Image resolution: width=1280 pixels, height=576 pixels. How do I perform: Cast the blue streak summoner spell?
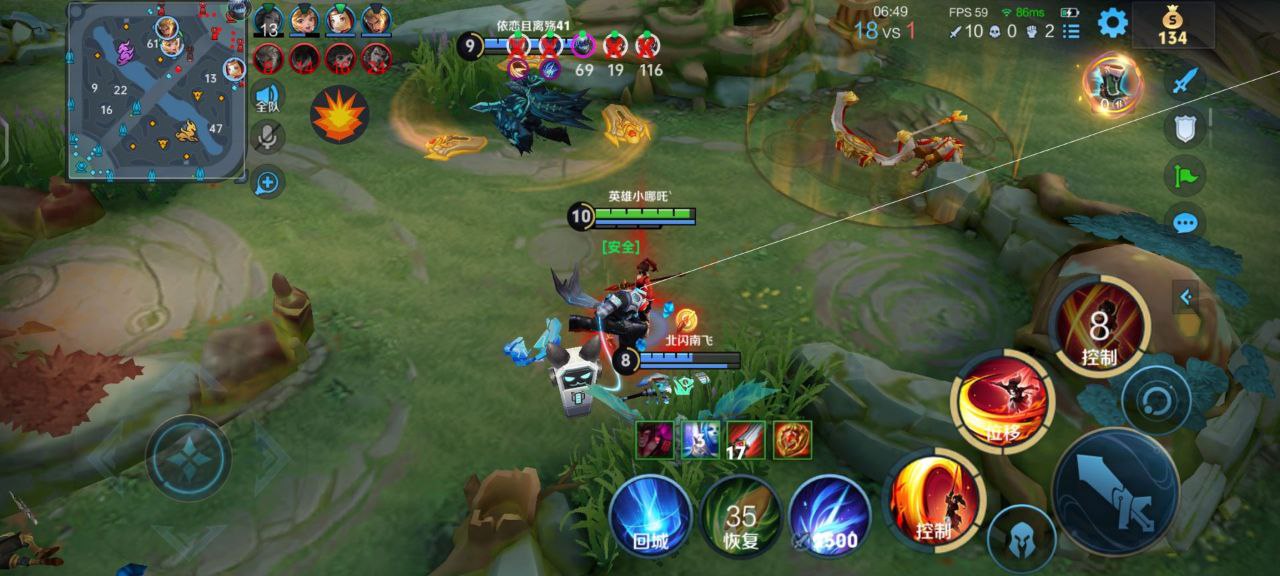(x=830, y=515)
